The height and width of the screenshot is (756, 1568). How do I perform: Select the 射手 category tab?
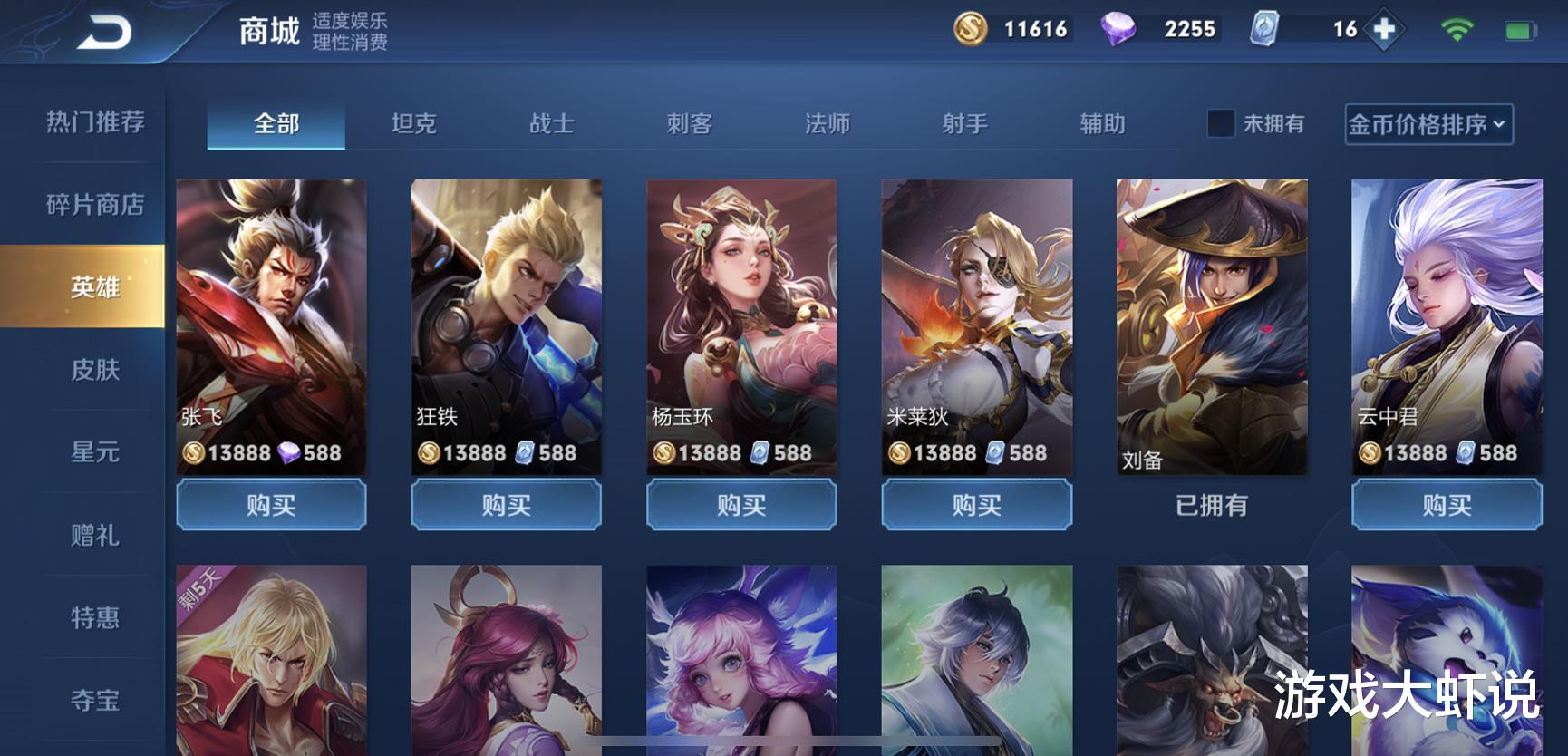(963, 125)
